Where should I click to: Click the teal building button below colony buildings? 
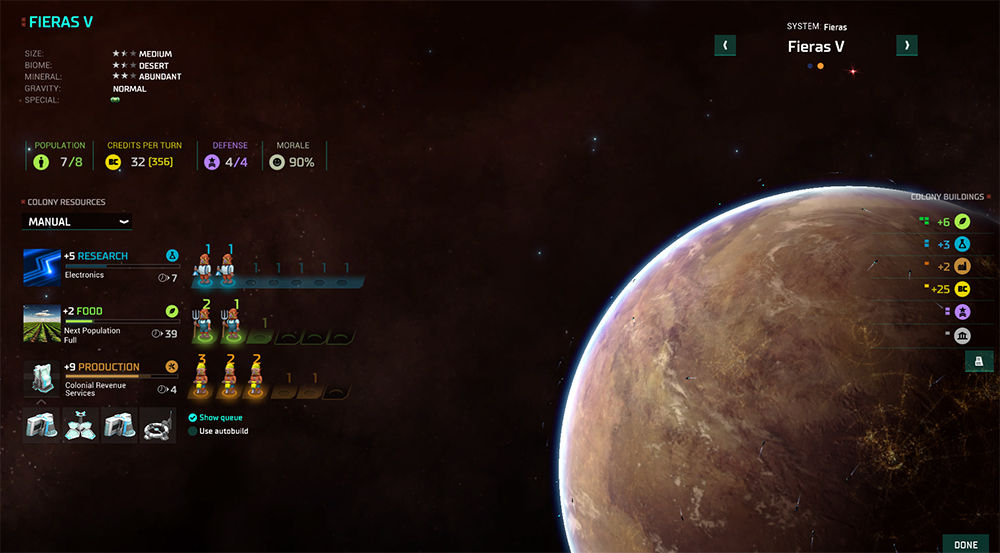tap(979, 361)
